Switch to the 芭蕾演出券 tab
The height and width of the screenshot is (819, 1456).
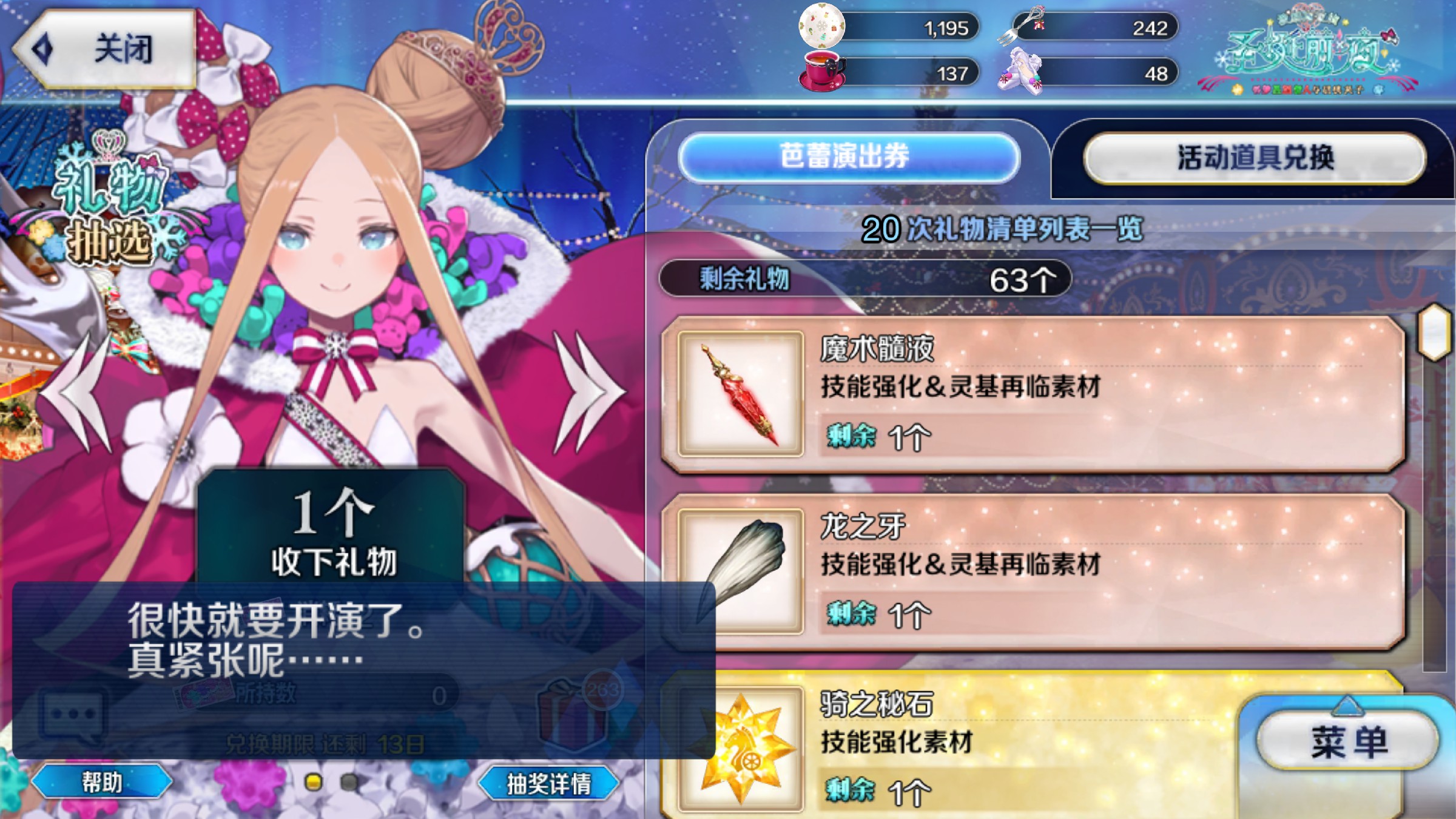[848, 157]
